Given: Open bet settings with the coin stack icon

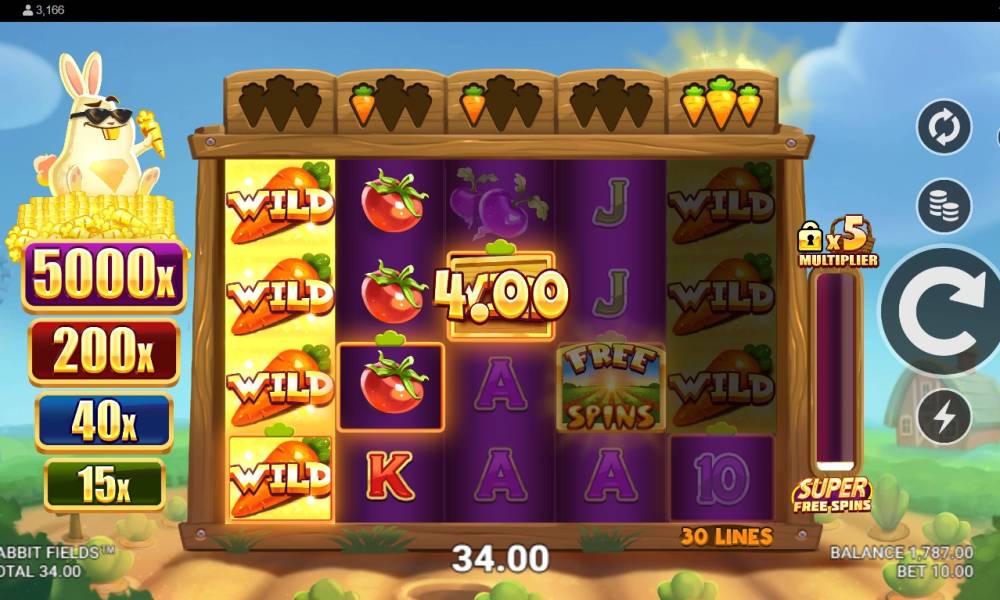Looking at the screenshot, I should coord(944,206).
